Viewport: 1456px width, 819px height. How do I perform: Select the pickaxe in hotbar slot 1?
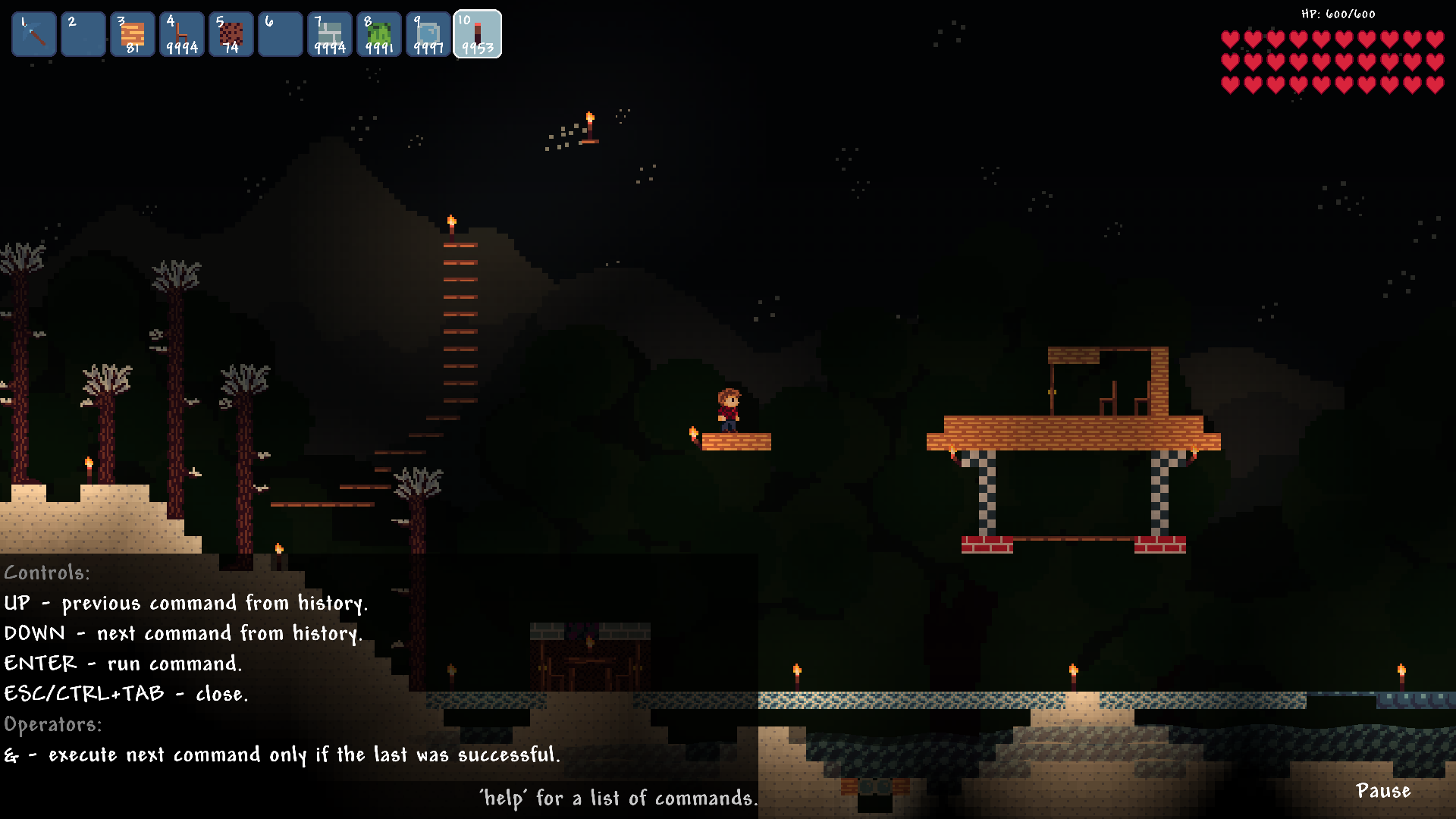tap(34, 34)
